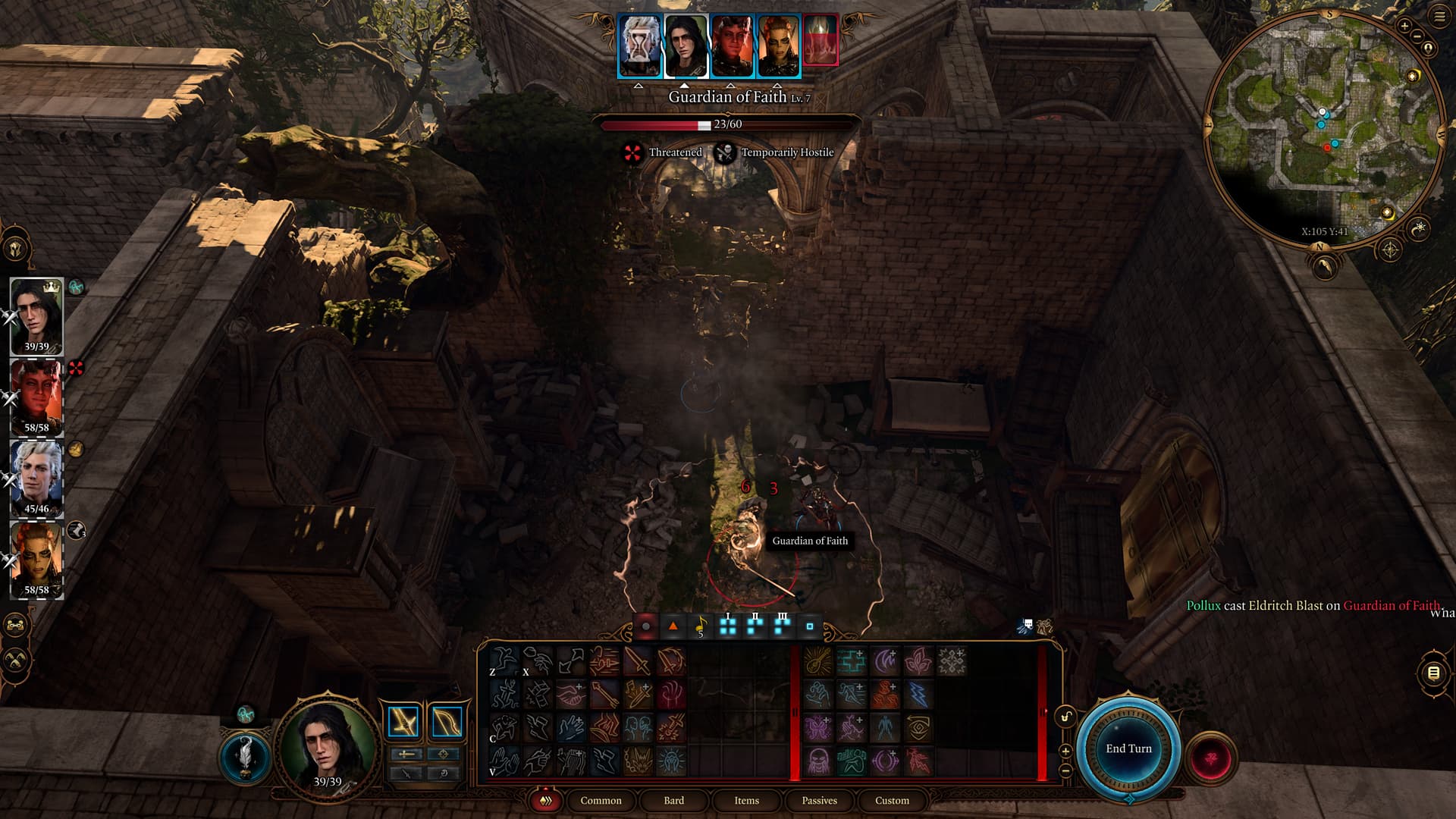Select the ranged bow weapon slot
Screen dimensions: 1456x819
click(x=447, y=722)
